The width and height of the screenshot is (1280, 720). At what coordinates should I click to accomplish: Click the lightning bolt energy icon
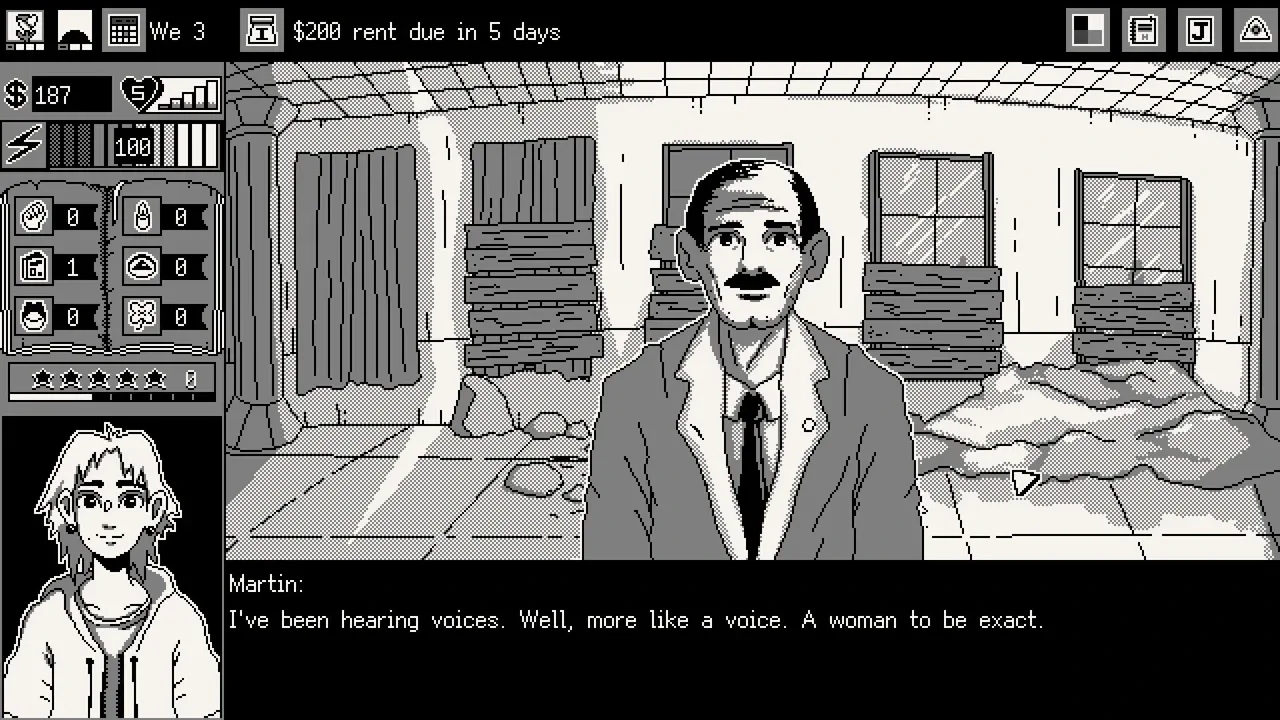pyautogui.click(x=24, y=146)
